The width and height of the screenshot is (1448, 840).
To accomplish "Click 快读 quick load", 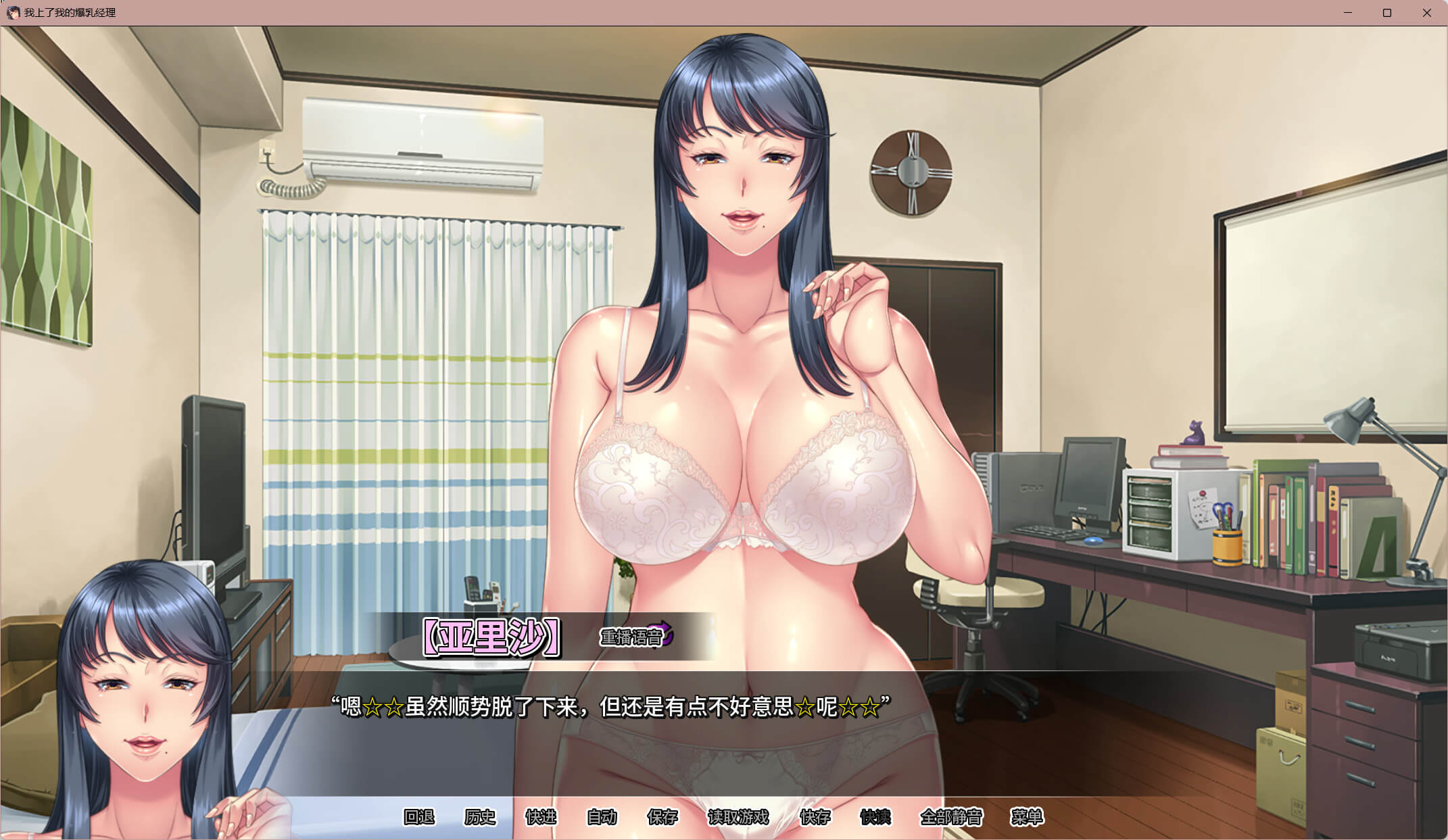I will pos(875,817).
